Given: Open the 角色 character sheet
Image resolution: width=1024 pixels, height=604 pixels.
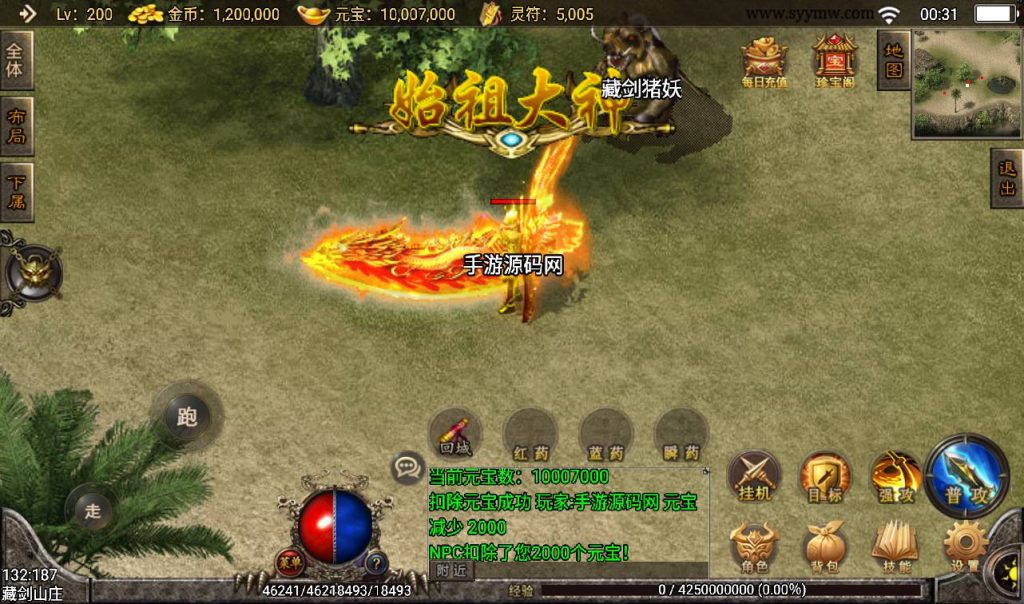Looking at the screenshot, I should (x=753, y=547).
